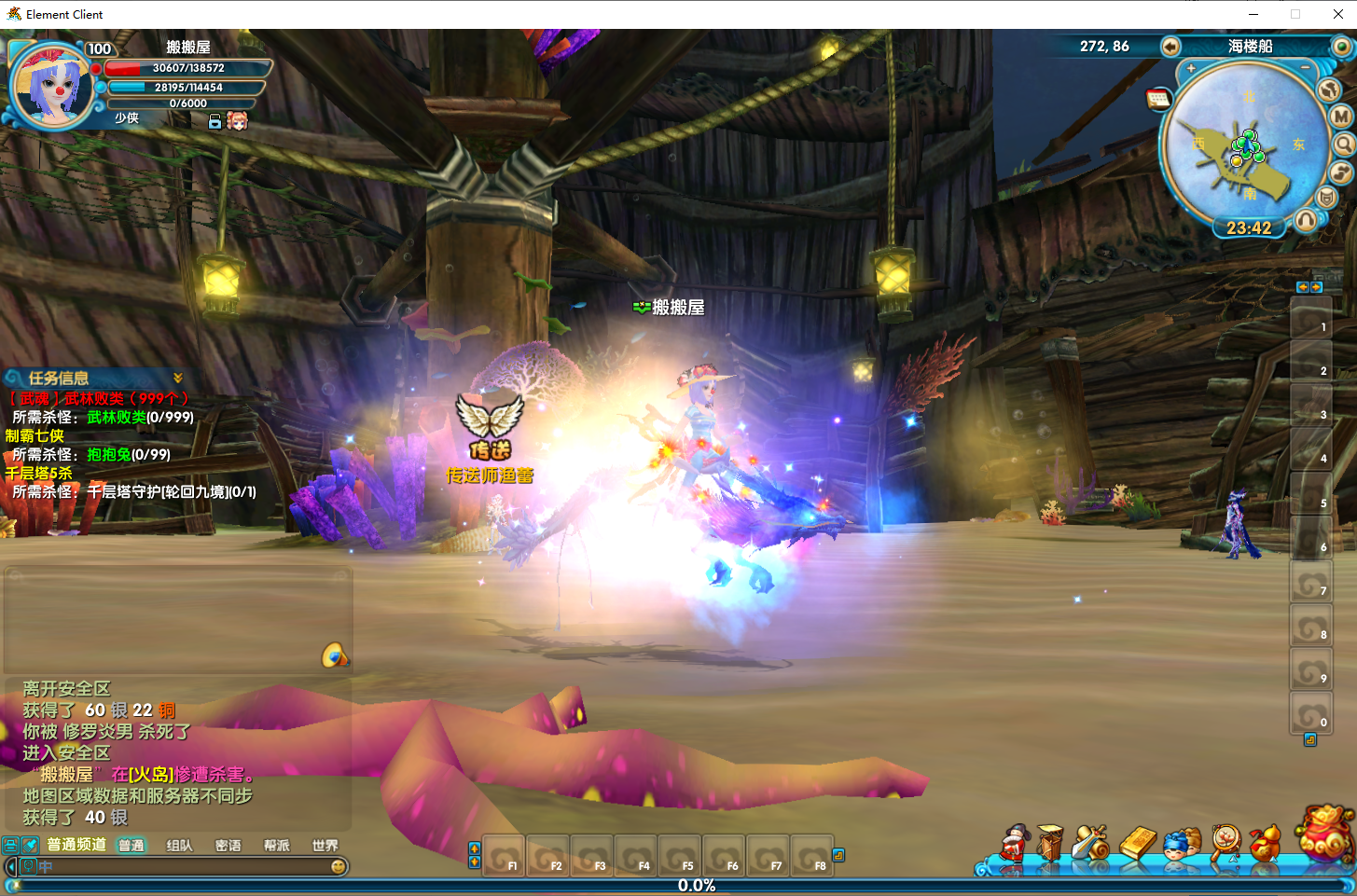Zoom in the minimap with the plus button

(x=1191, y=69)
